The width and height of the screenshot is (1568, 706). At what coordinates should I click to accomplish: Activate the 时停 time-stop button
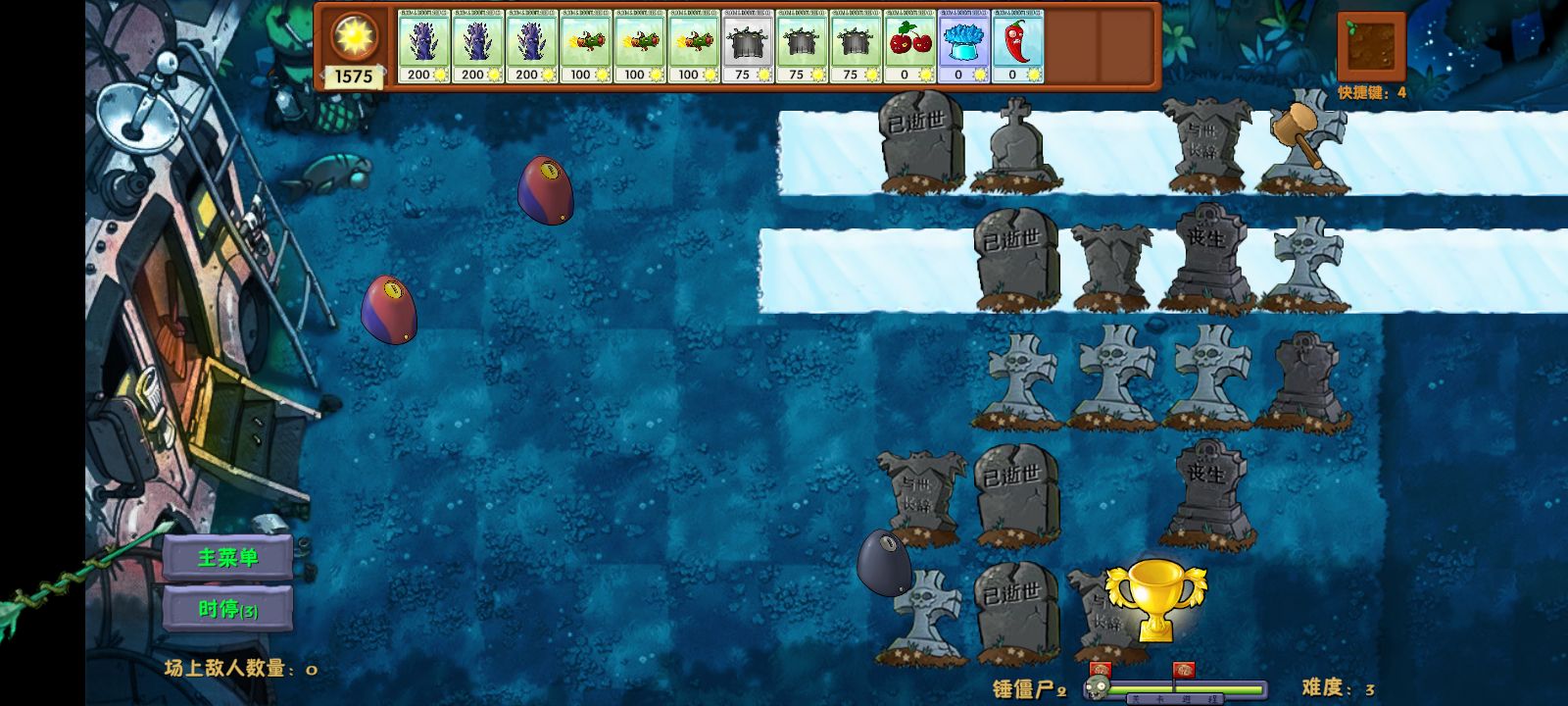coord(227,609)
